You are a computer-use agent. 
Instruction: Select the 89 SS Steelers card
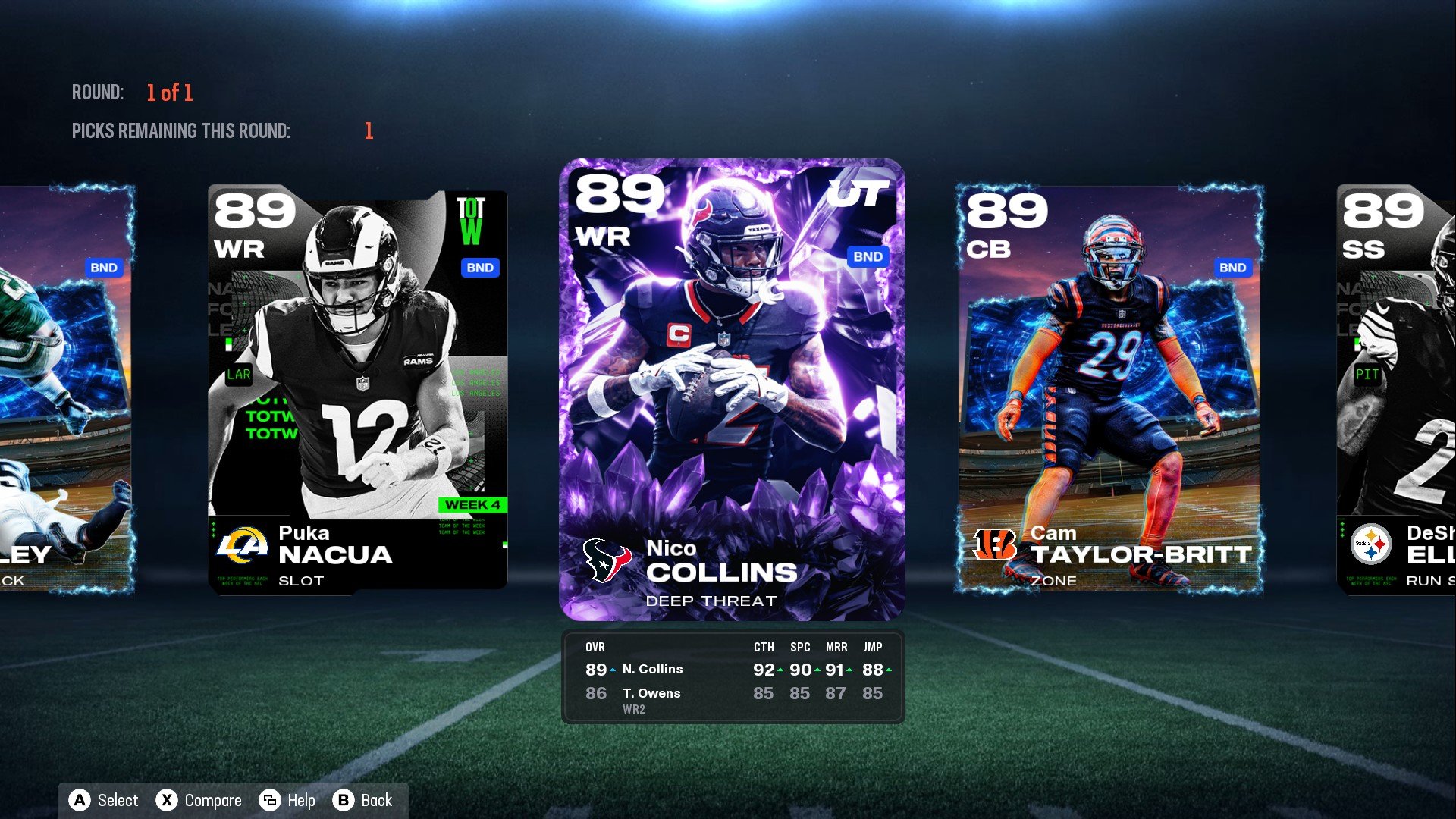coord(1397,389)
